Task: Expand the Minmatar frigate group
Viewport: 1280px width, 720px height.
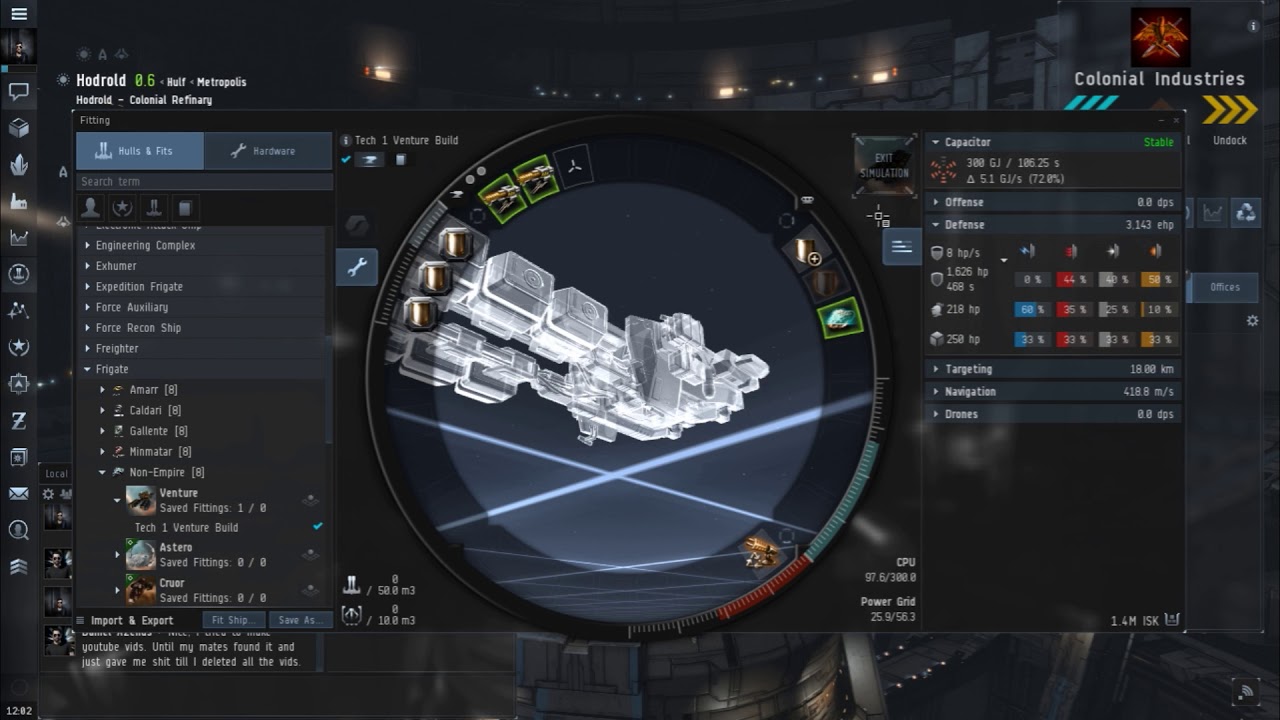Action: coord(102,452)
